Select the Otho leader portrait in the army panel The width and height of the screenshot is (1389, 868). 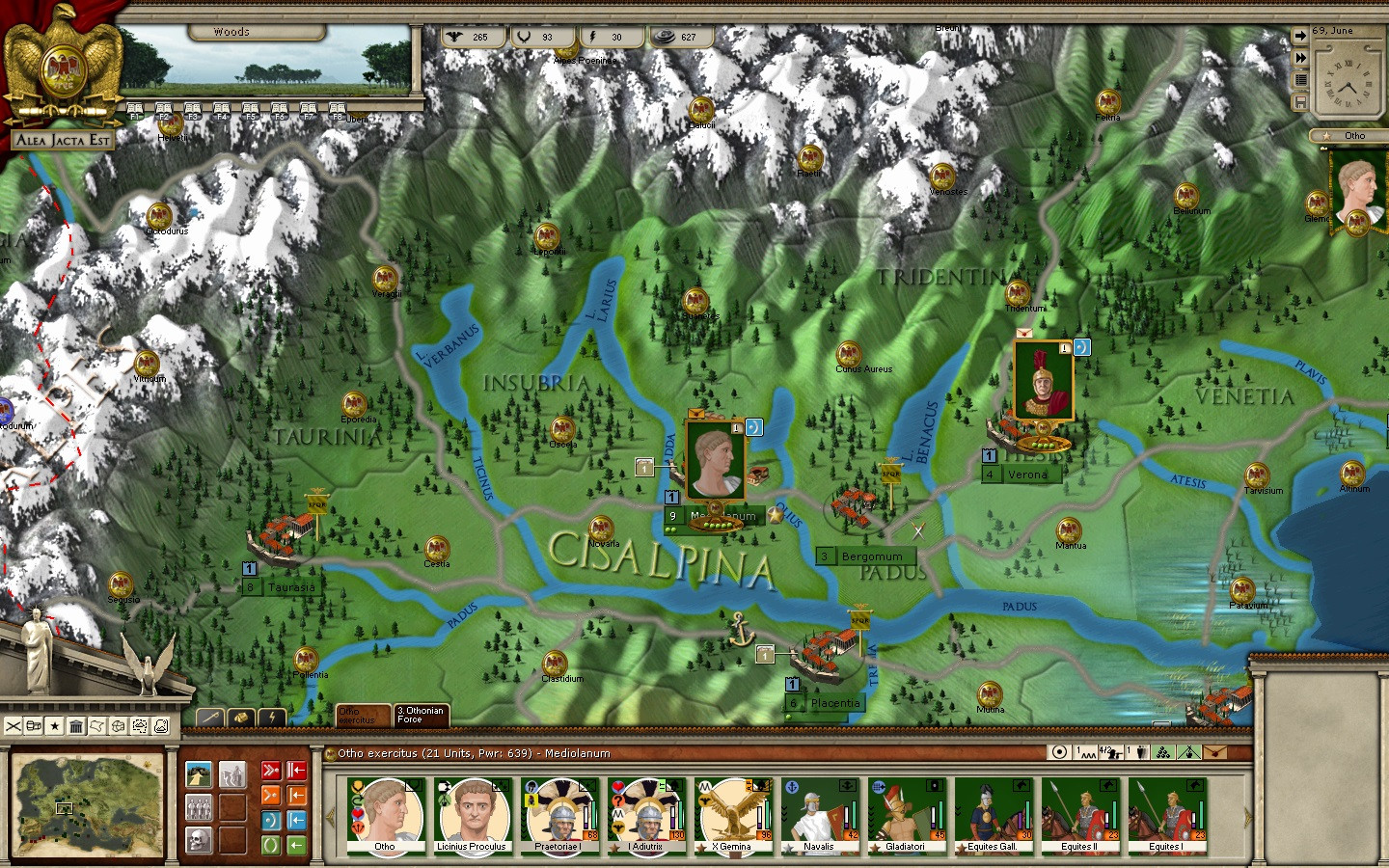(x=385, y=816)
